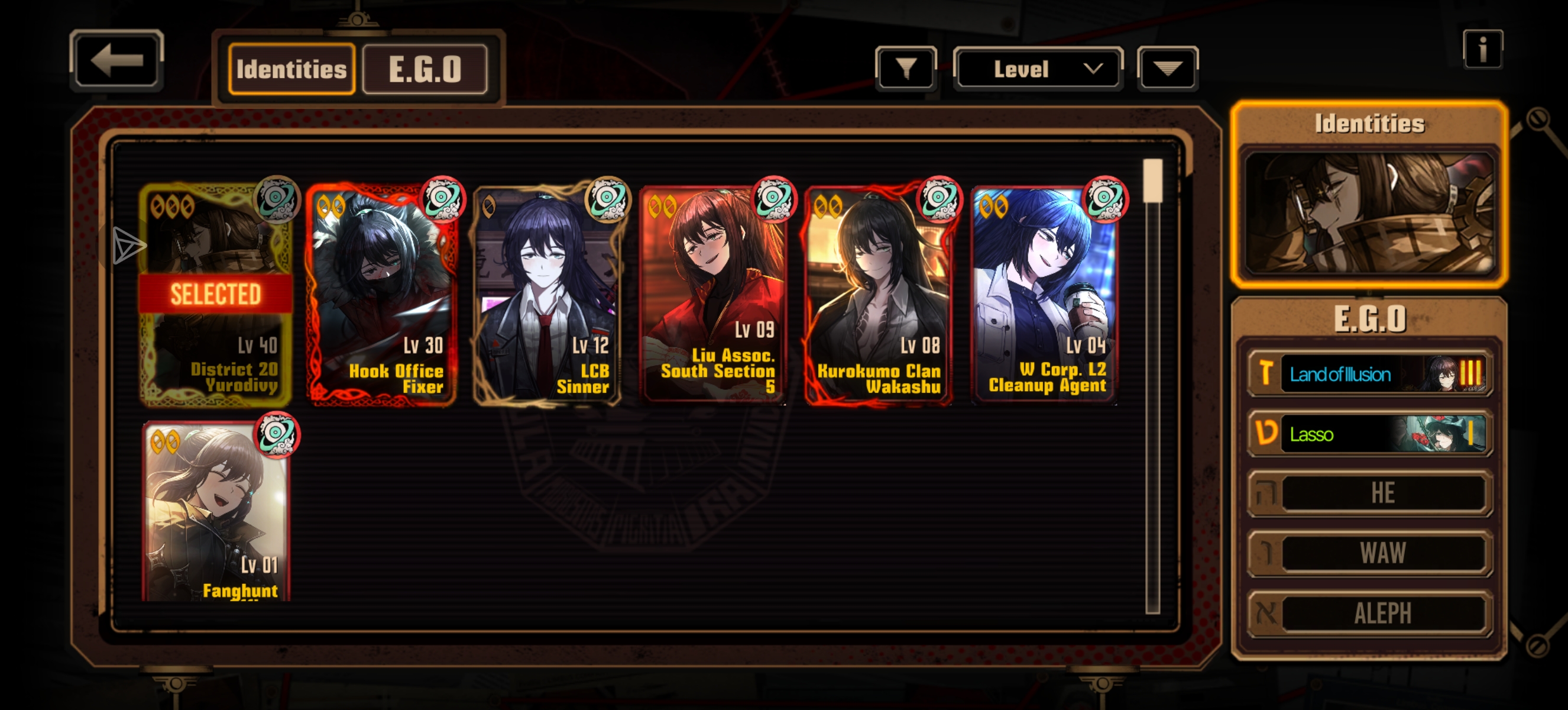Pick the Fanghunt identity card

(x=215, y=511)
